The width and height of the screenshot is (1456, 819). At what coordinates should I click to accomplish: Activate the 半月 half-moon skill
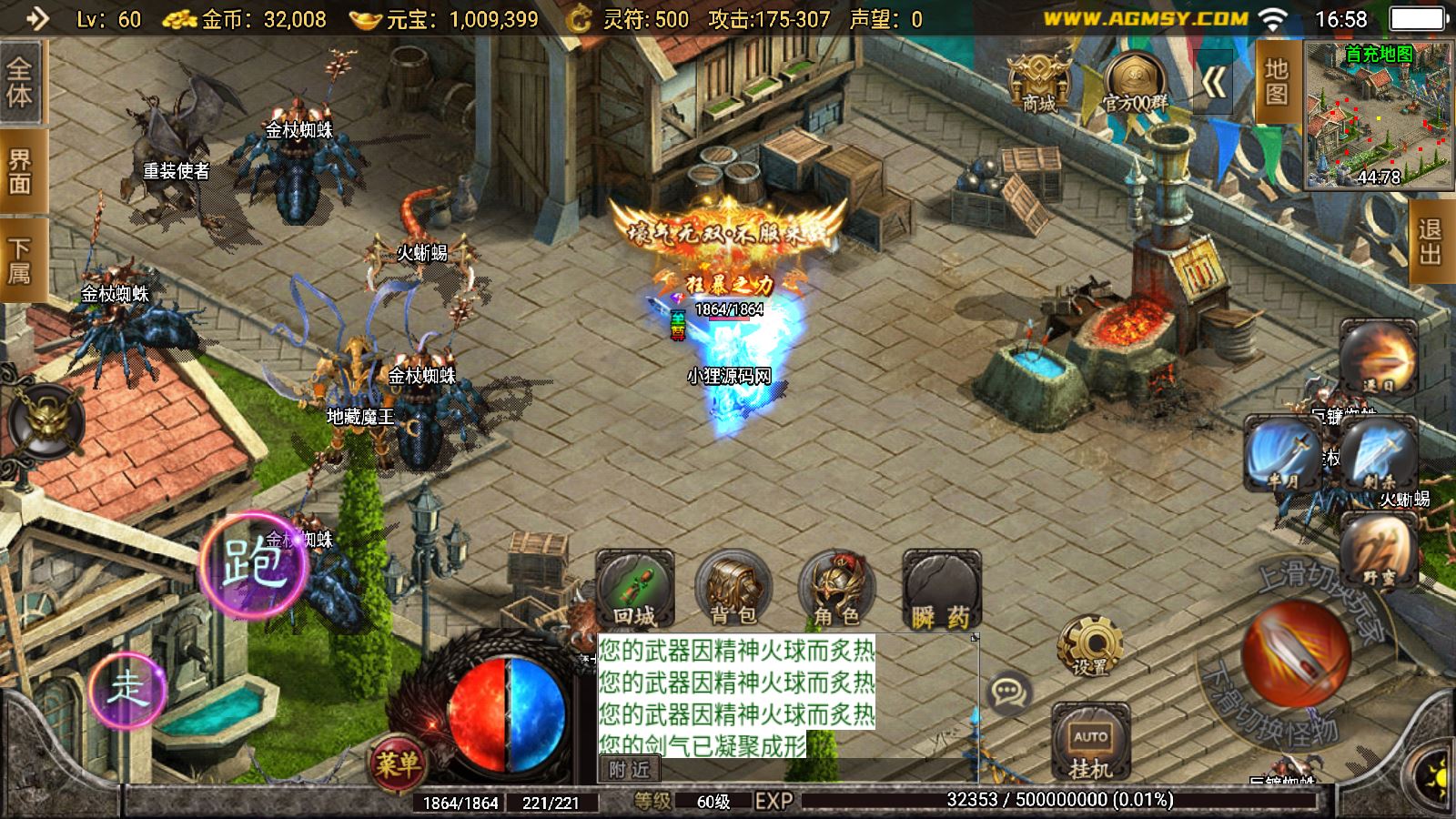[x=1281, y=454]
